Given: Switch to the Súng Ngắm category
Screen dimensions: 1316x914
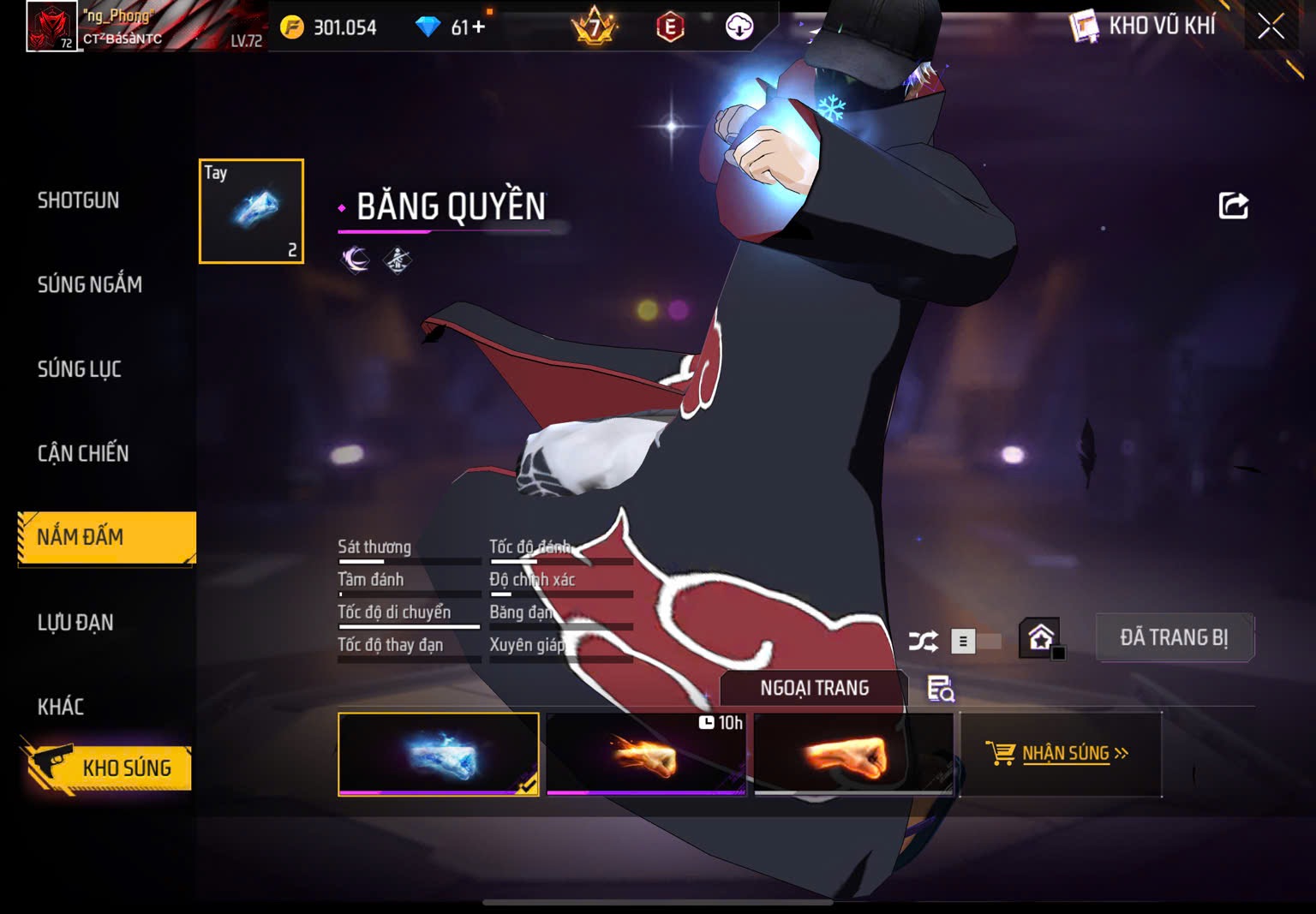Looking at the screenshot, I should coord(89,284).
